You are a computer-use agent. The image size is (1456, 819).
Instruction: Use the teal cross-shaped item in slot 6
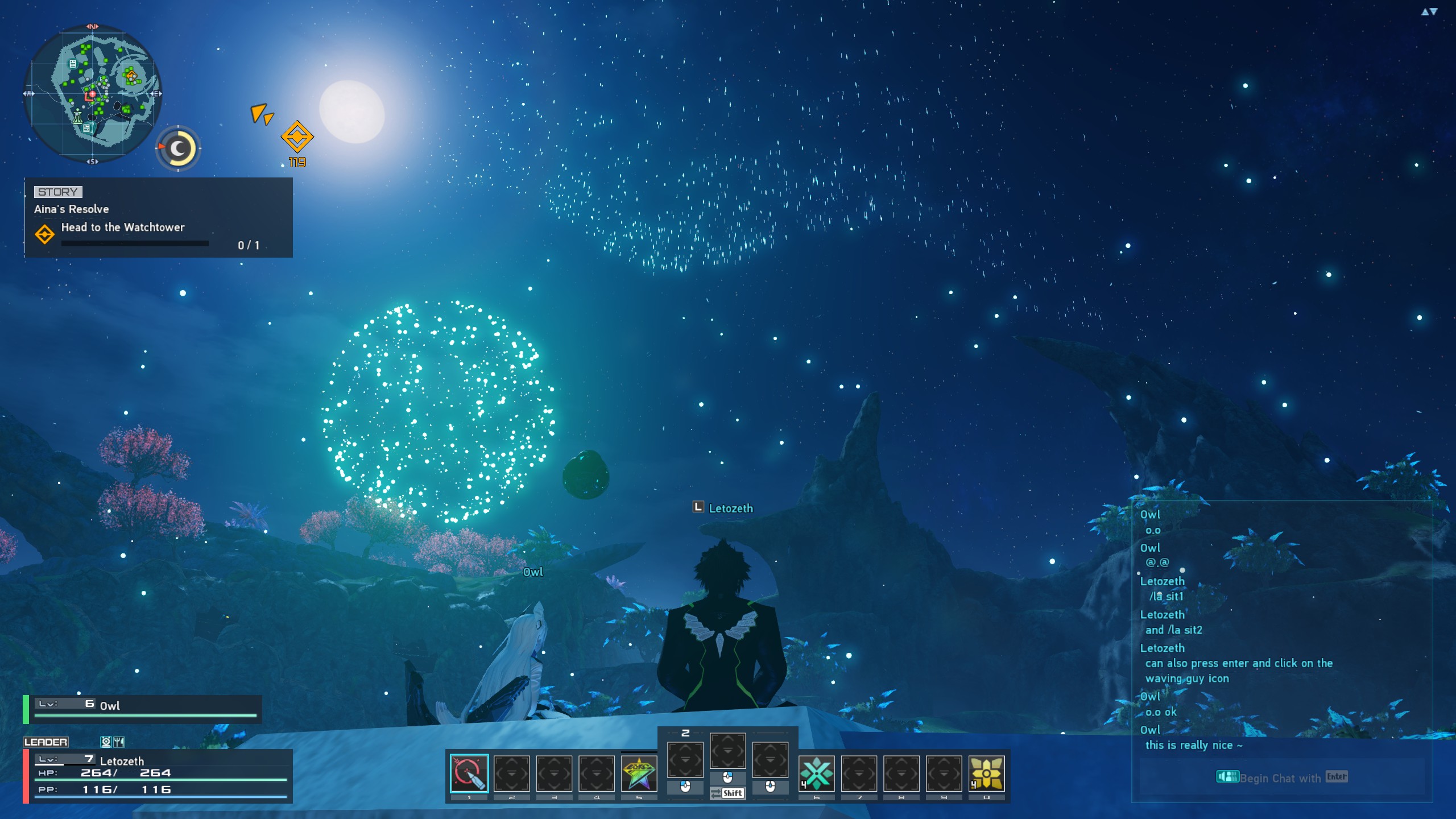(816, 773)
